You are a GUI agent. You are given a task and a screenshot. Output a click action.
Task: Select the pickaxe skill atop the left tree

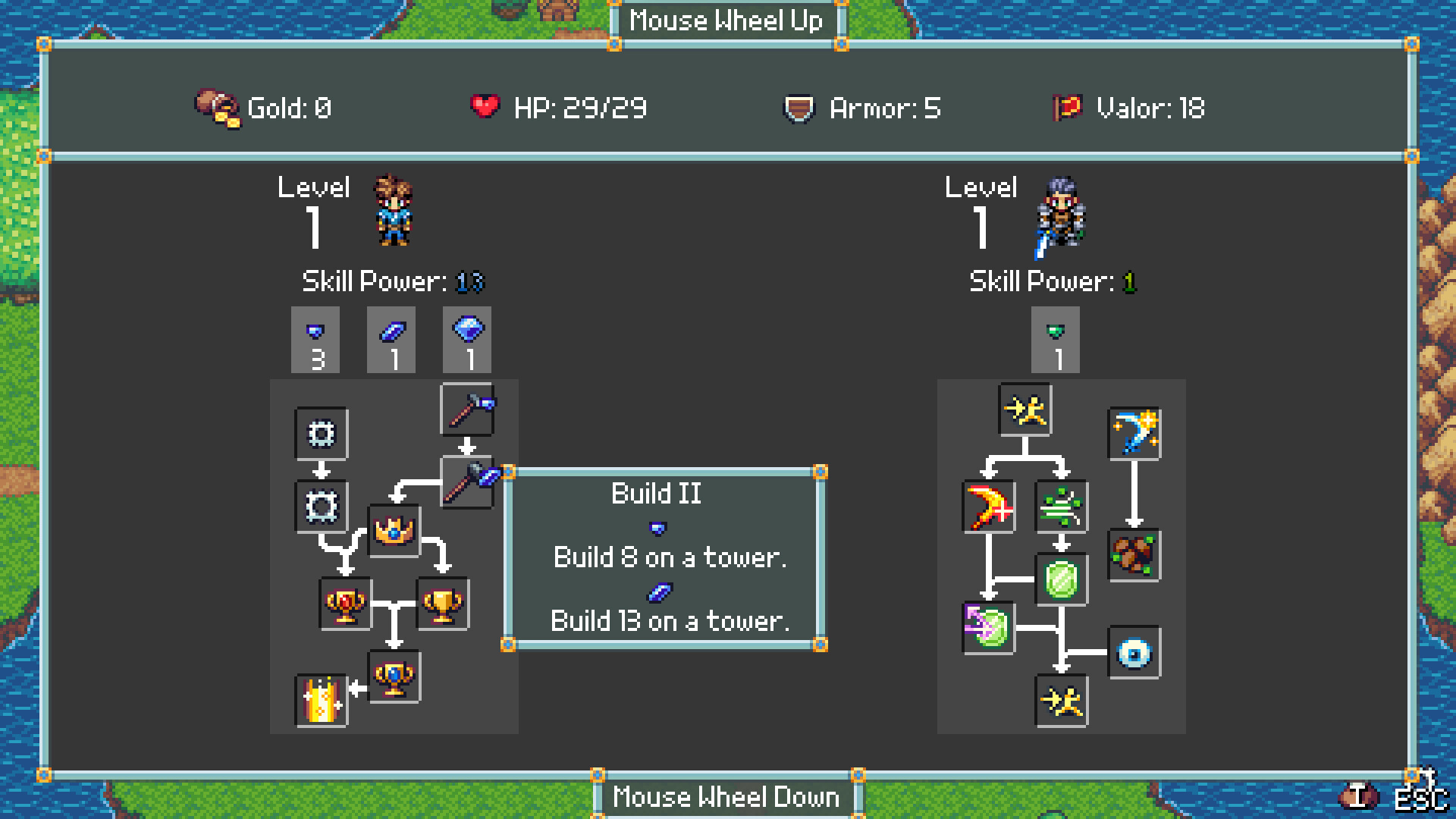(468, 410)
